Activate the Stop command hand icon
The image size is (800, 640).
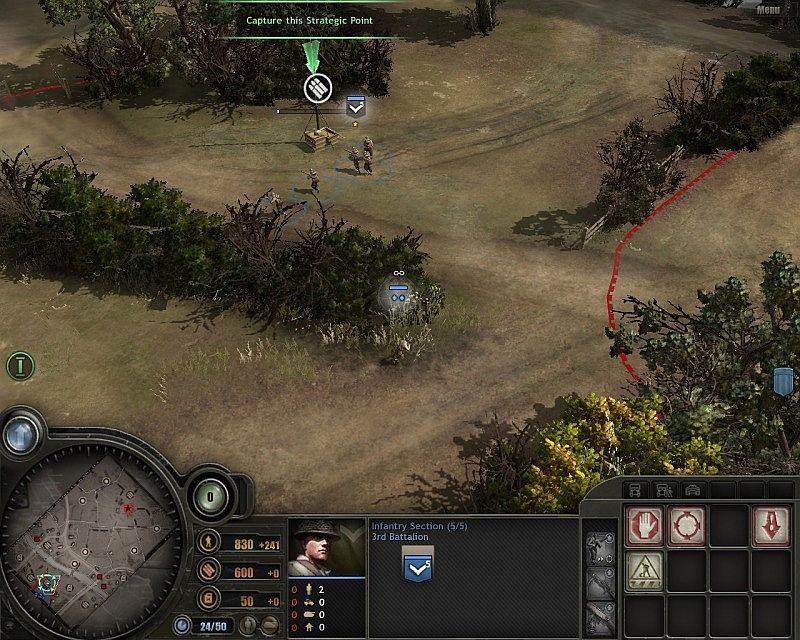(645, 525)
